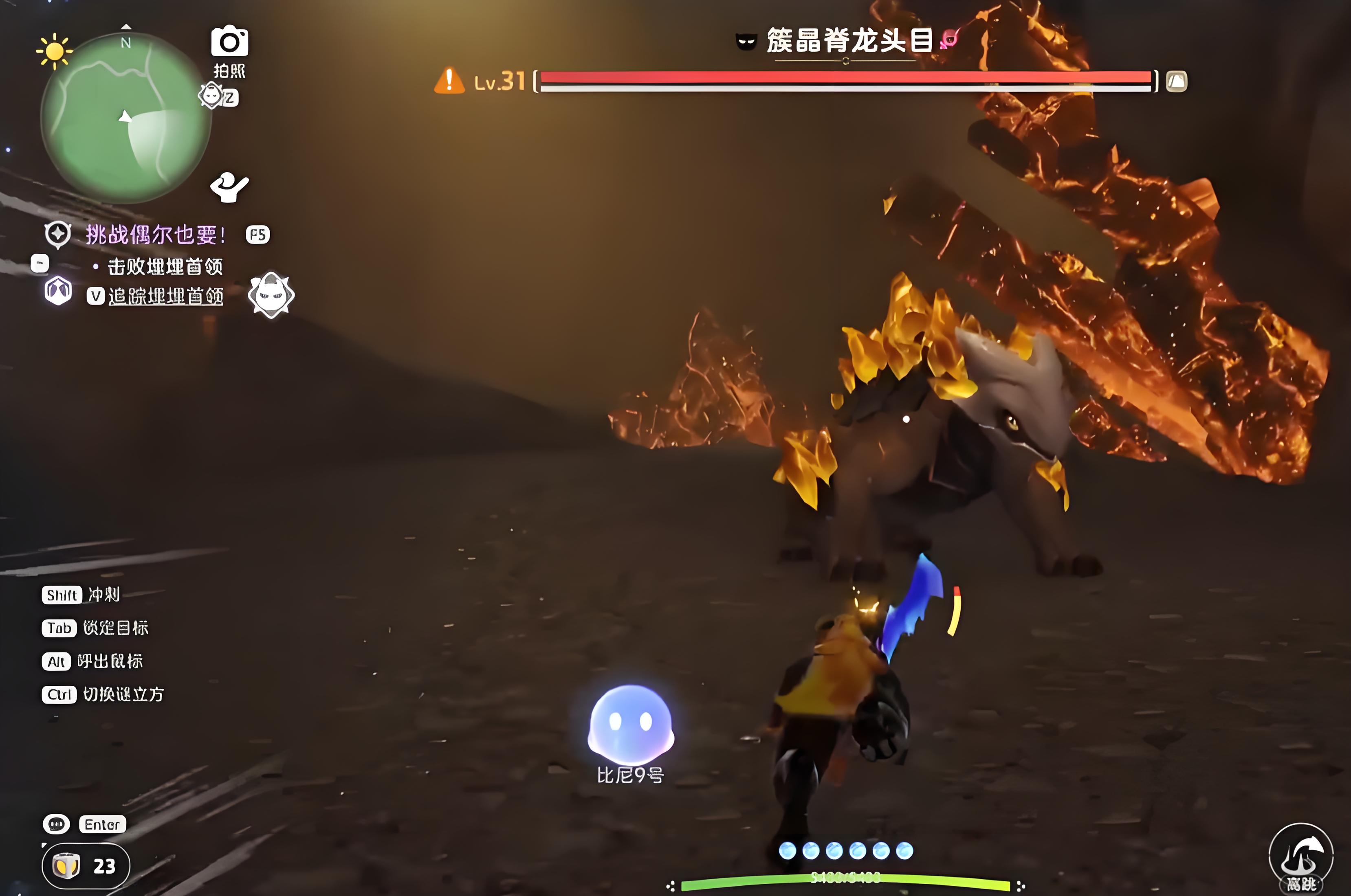The height and width of the screenshot is (896, 1351).
Task: Select the quest title 挑战偶尔也要!
Action: pos(156,234)
